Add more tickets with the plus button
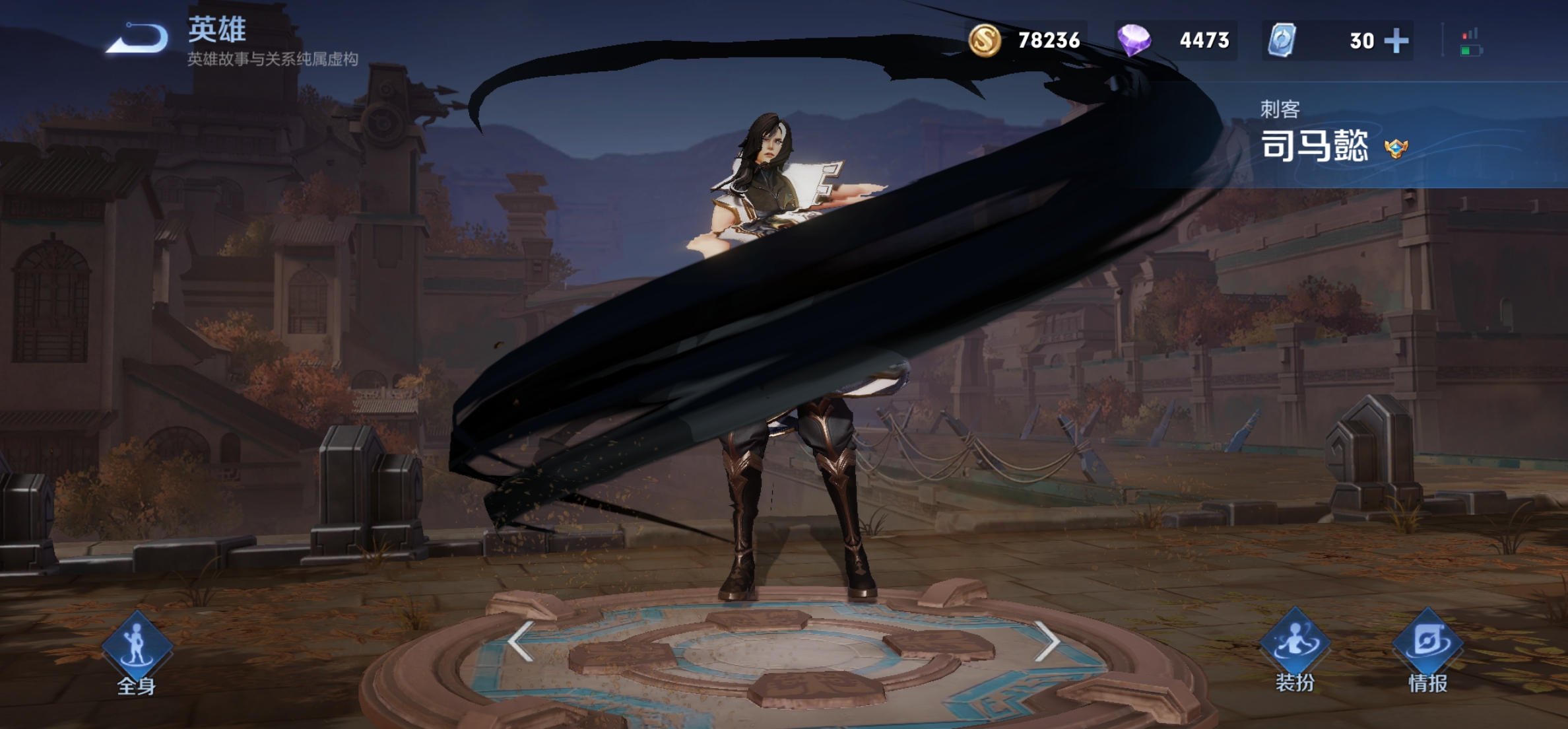 click(1396, 41)
